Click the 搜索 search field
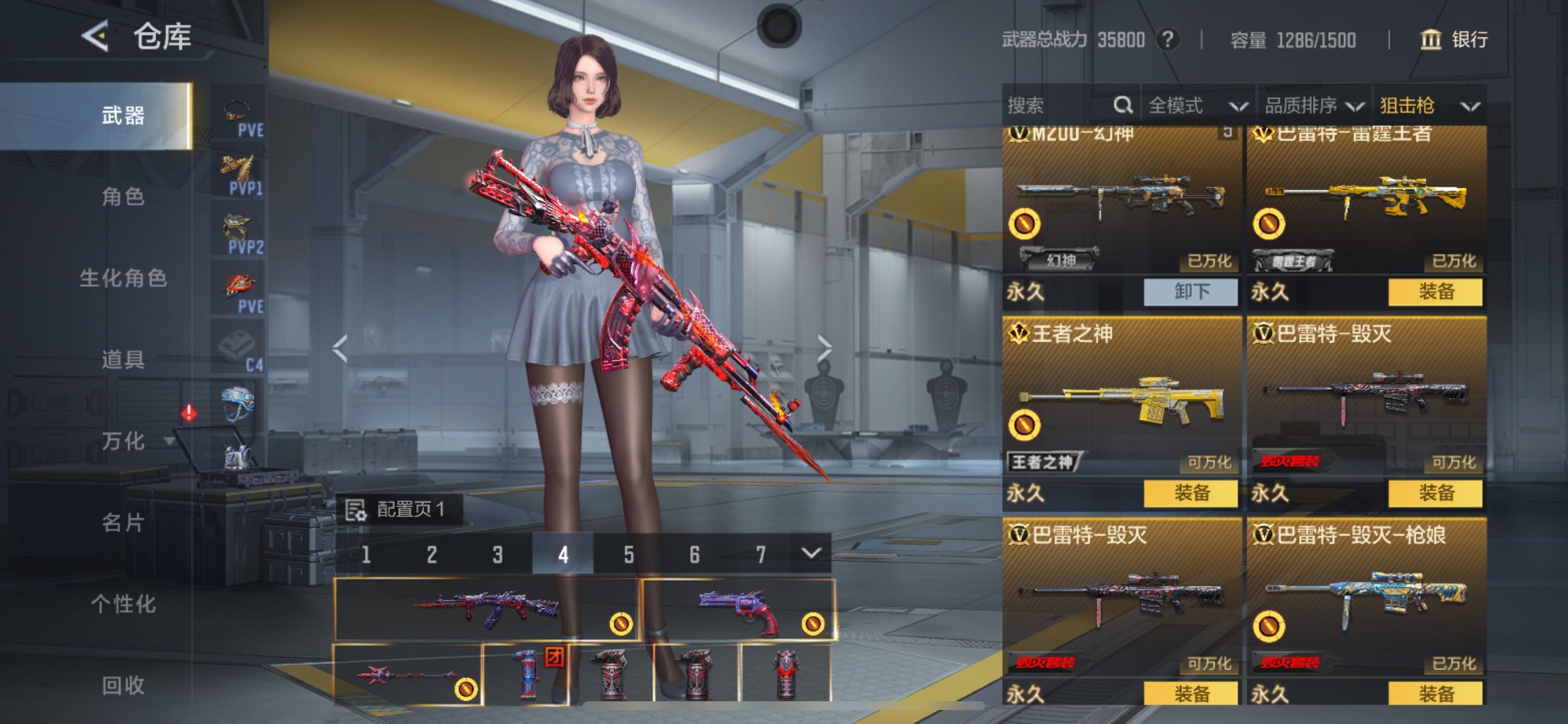The width and height of the screenshot is (1568, 724). coord(1059,106)
